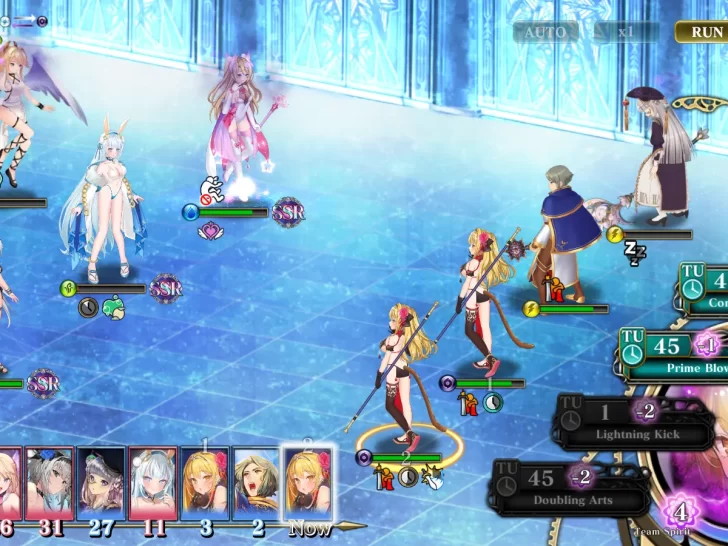Select the Lightning Kick skill

[x=636, y=422]
